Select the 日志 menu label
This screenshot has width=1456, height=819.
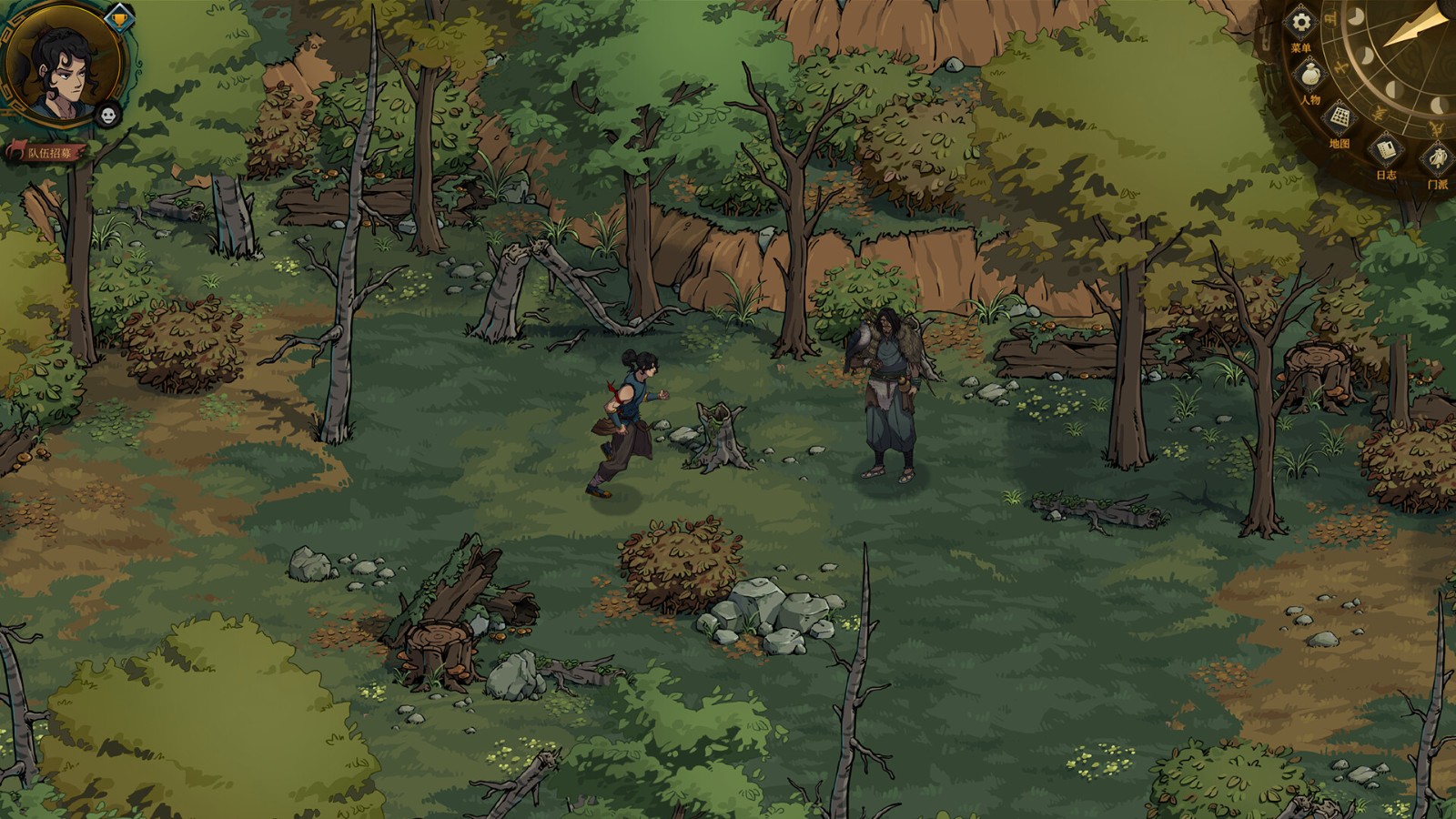[1385, 176]
